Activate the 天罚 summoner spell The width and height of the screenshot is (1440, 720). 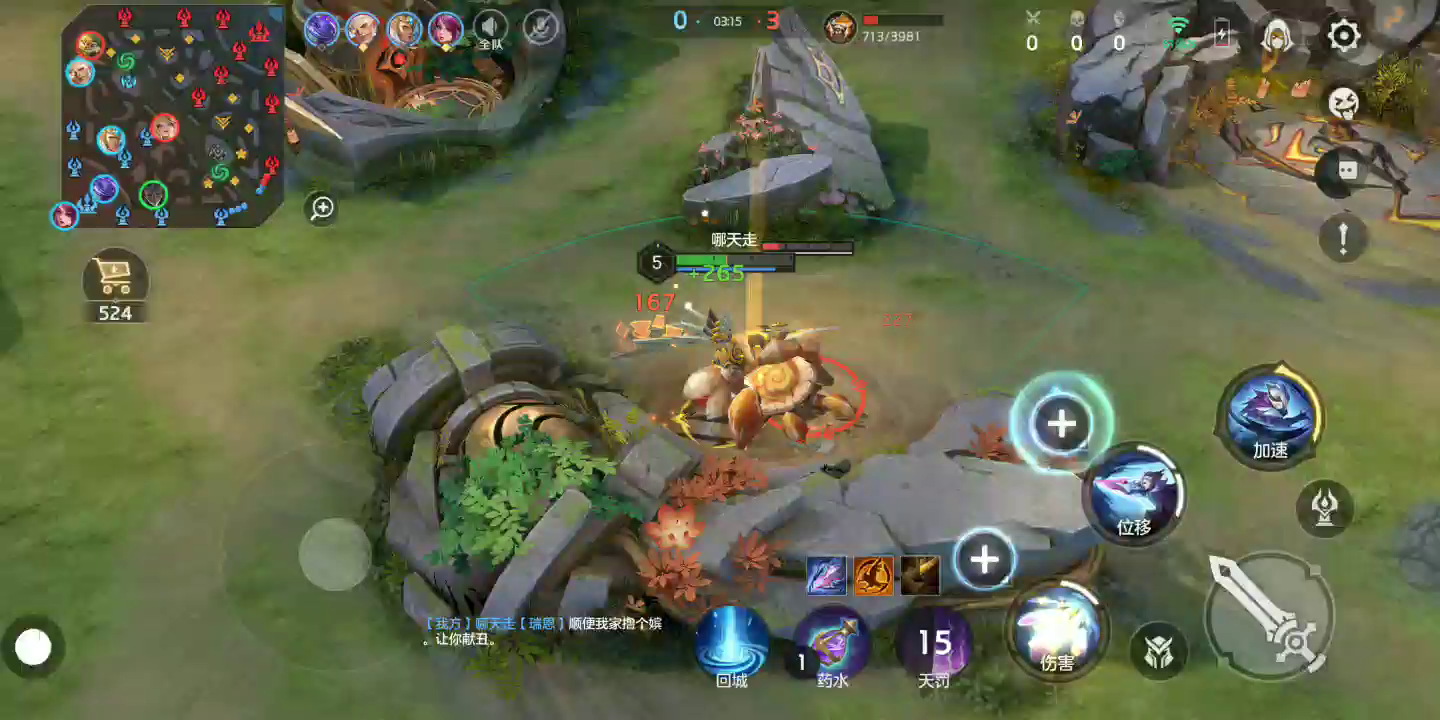[x=934, y=643]
